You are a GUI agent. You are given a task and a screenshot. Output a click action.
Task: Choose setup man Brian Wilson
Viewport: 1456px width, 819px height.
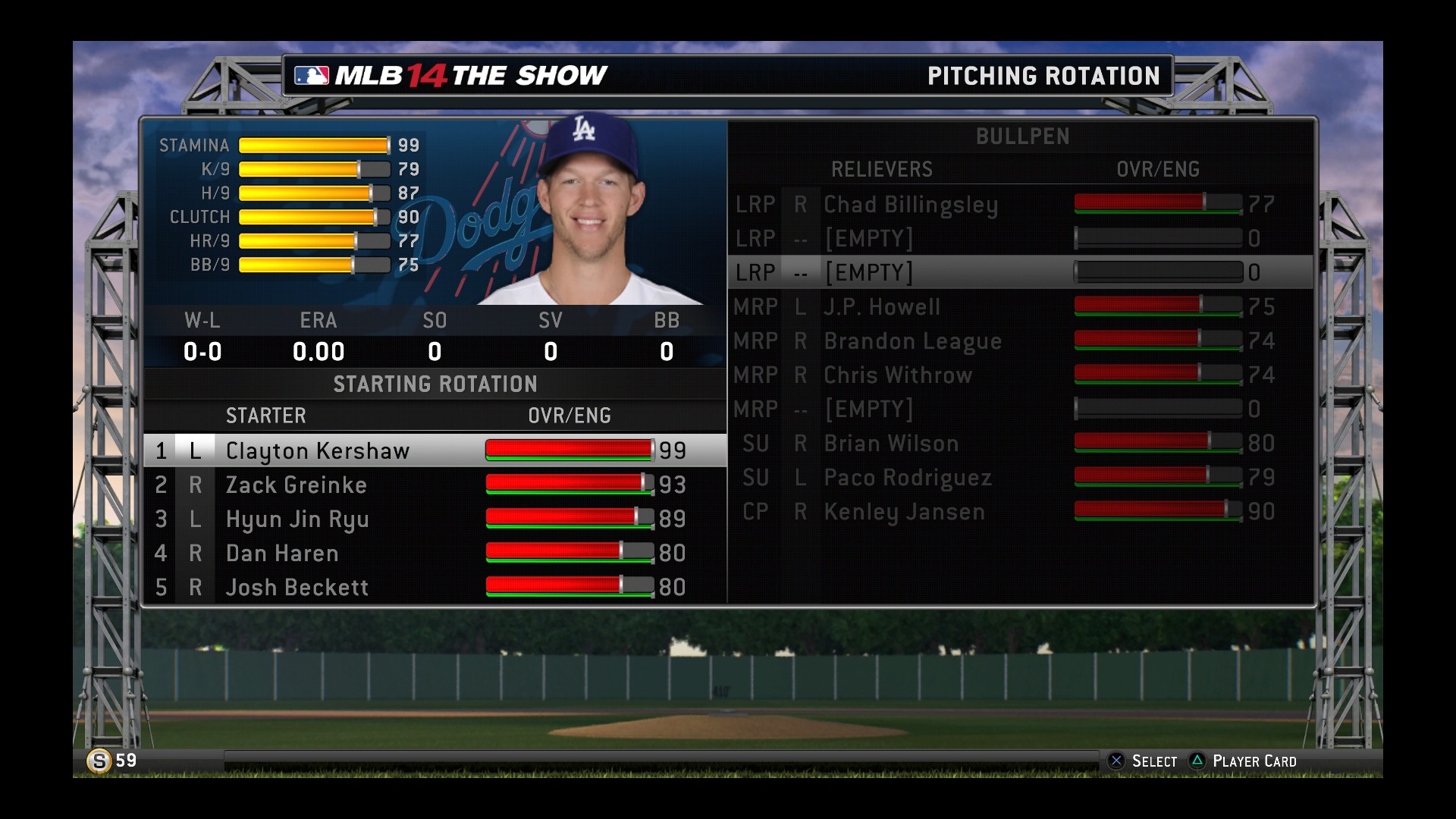(x=891, y=443)
